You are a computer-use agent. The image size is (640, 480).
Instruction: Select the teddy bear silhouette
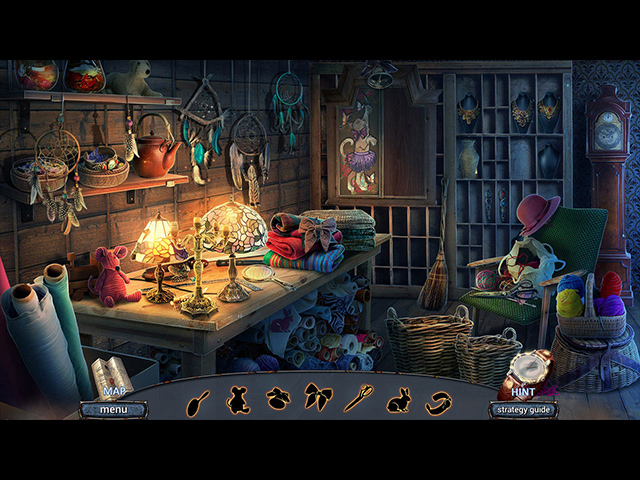point(238,399)
